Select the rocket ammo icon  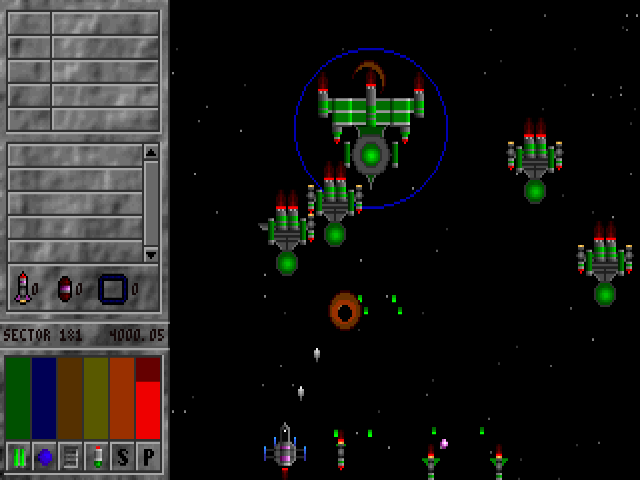pyautogui.click(x=22, y=288)
